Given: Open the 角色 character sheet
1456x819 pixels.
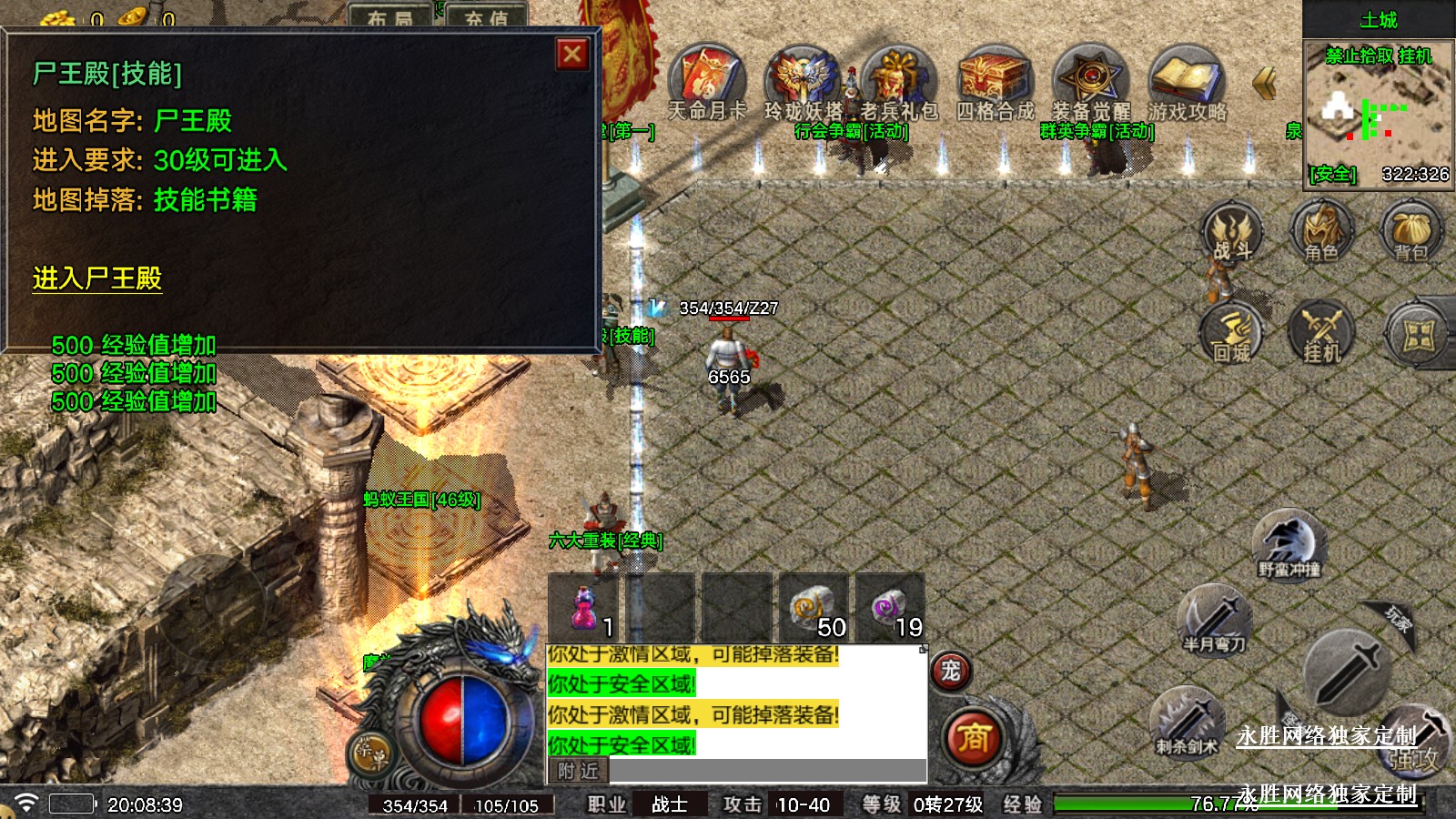Looking at the screenshot, I should point(1321,233).
